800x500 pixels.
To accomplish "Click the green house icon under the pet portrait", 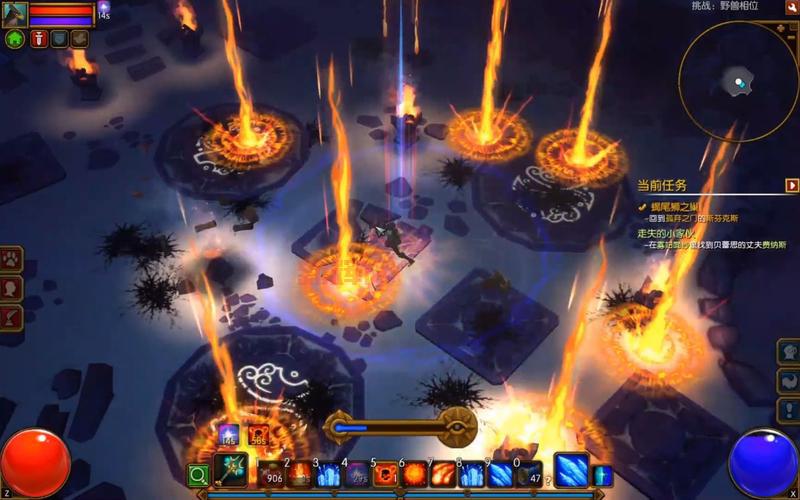I will tap(15, 39).
